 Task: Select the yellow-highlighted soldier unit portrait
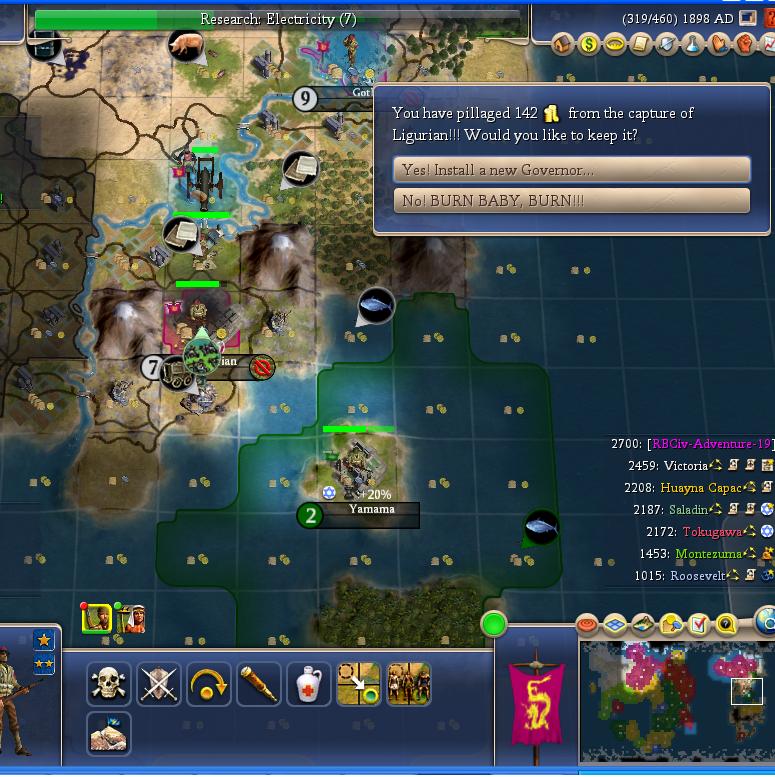coord(97,618)
